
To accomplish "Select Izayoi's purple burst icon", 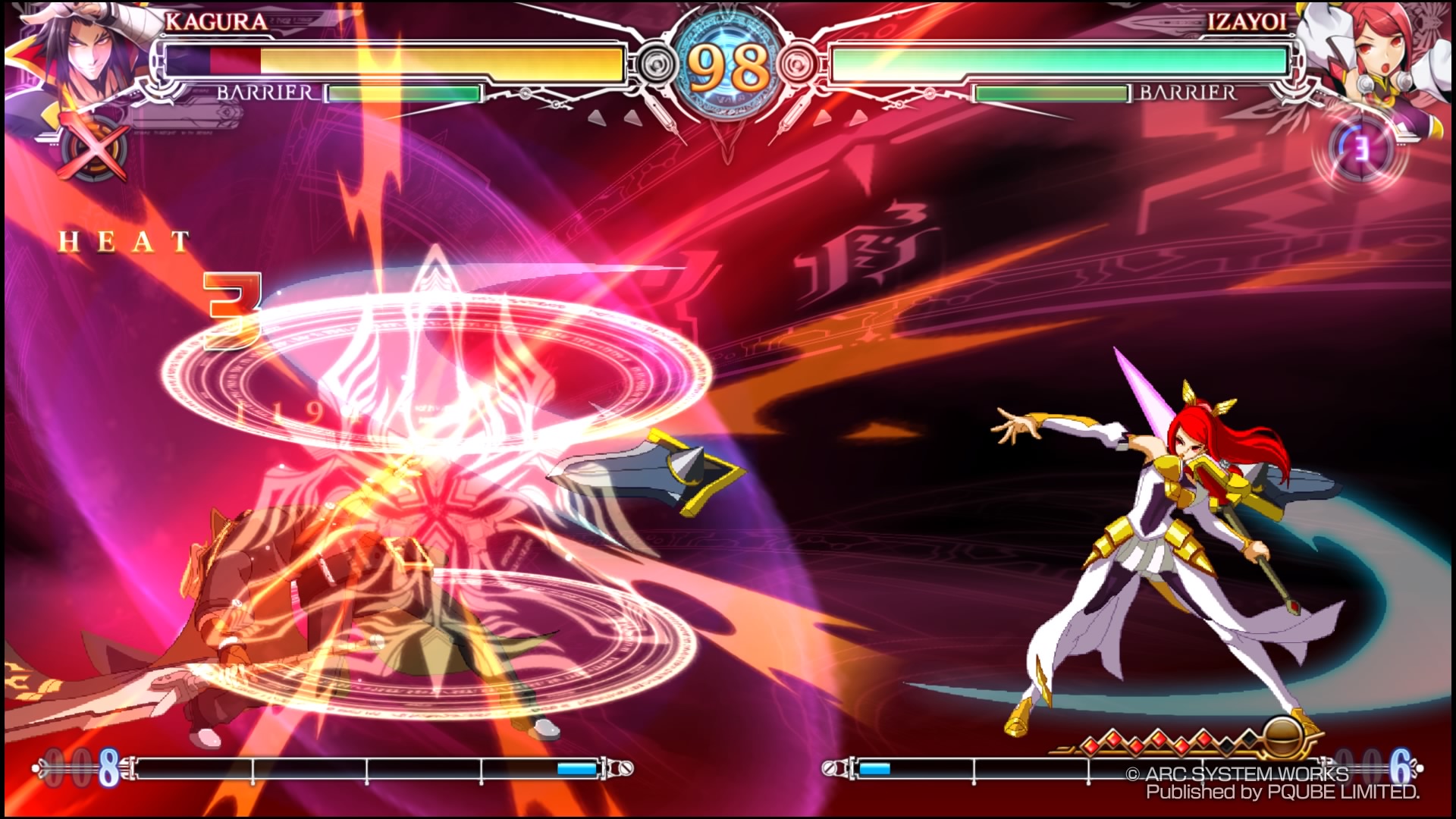I will (1362, 149).
